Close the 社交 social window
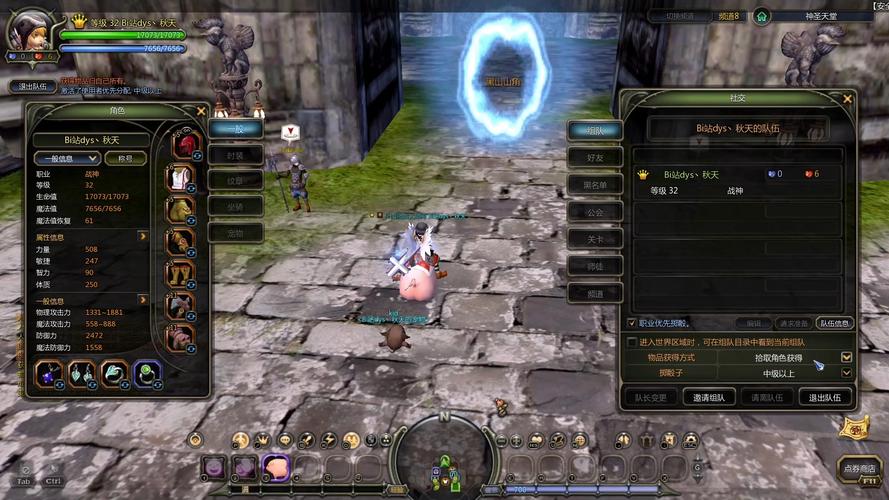Screen dimensions: 889x500 coord(848,99)
